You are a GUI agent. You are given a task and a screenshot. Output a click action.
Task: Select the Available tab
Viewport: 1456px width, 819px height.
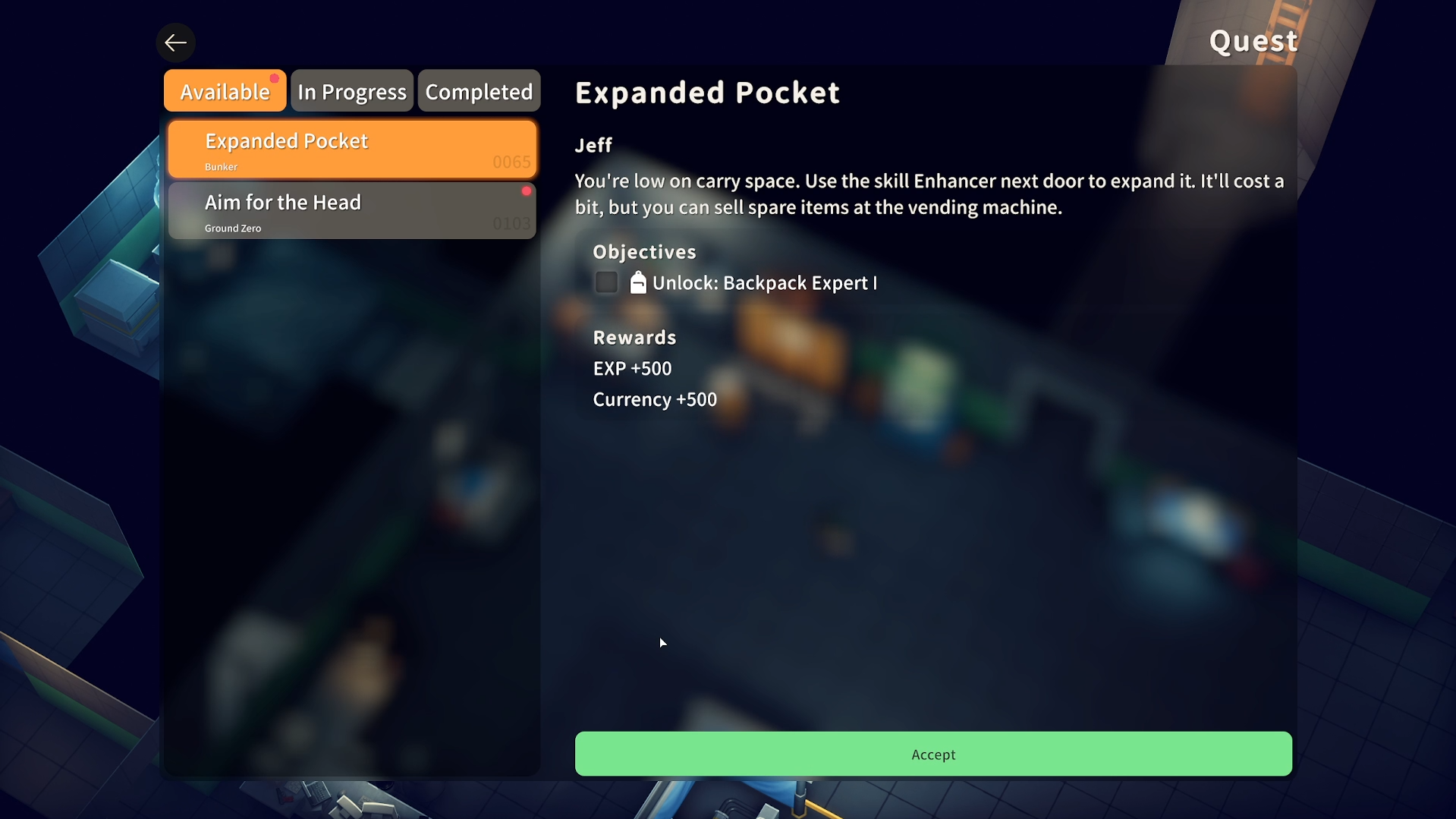(x=224, y=90)
